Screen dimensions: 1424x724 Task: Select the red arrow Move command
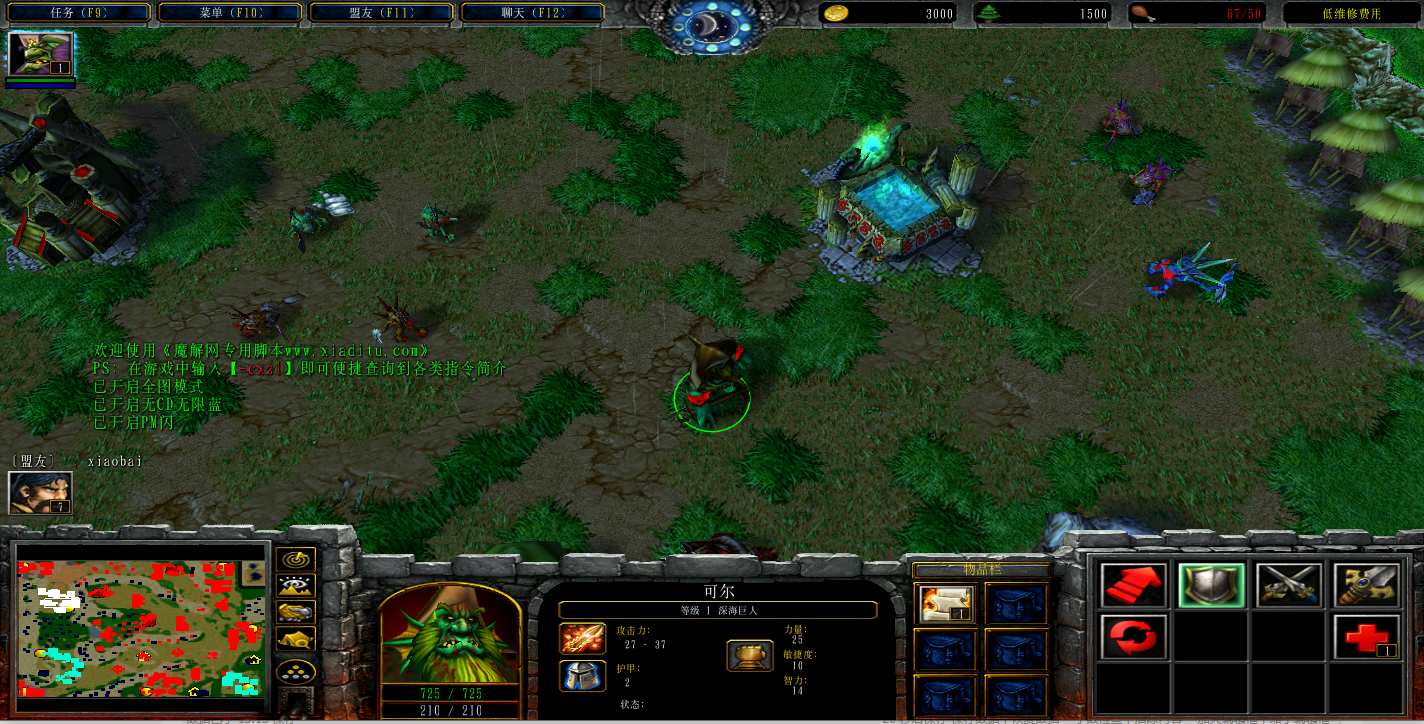[x=1133, y=585]
